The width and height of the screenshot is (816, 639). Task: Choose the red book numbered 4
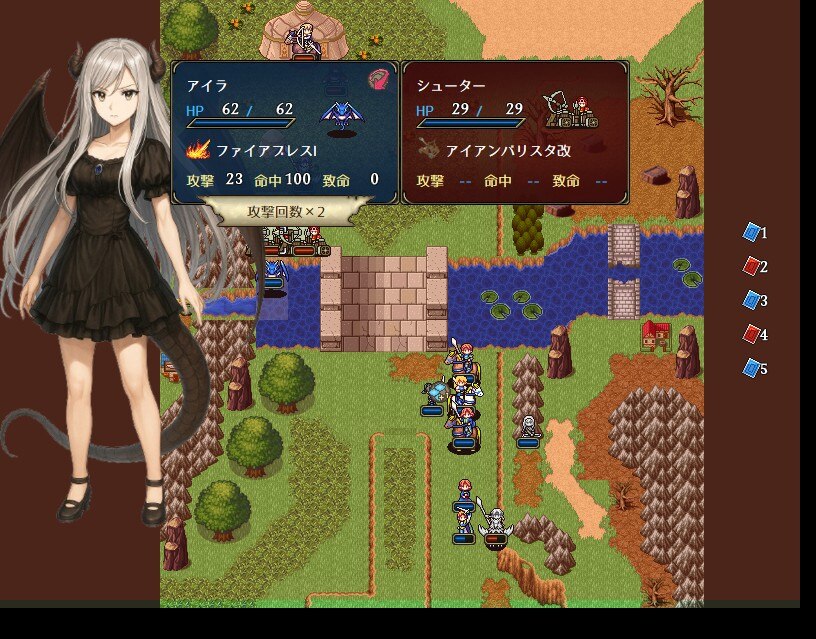(x=751, y=334)
